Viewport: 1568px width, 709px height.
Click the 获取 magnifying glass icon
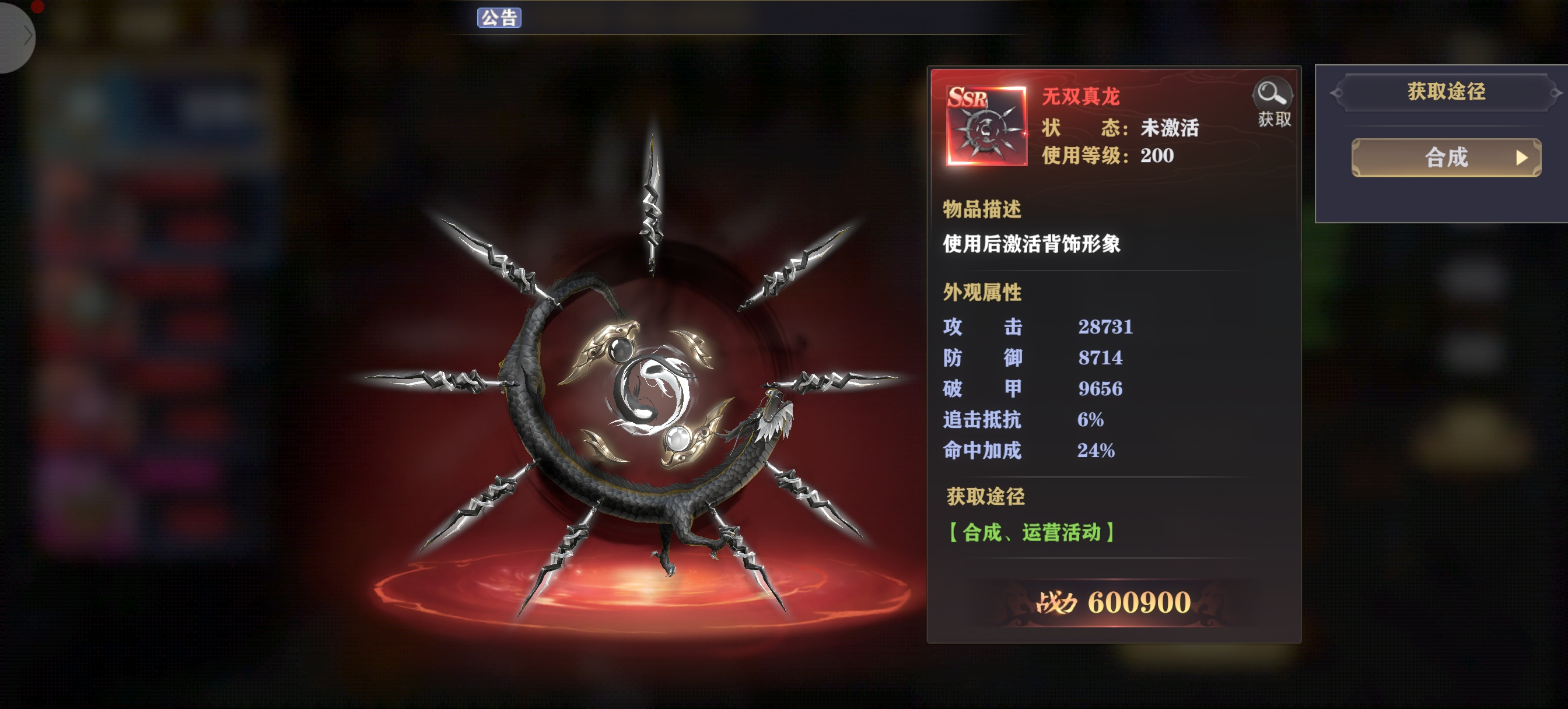[1273, 101]
